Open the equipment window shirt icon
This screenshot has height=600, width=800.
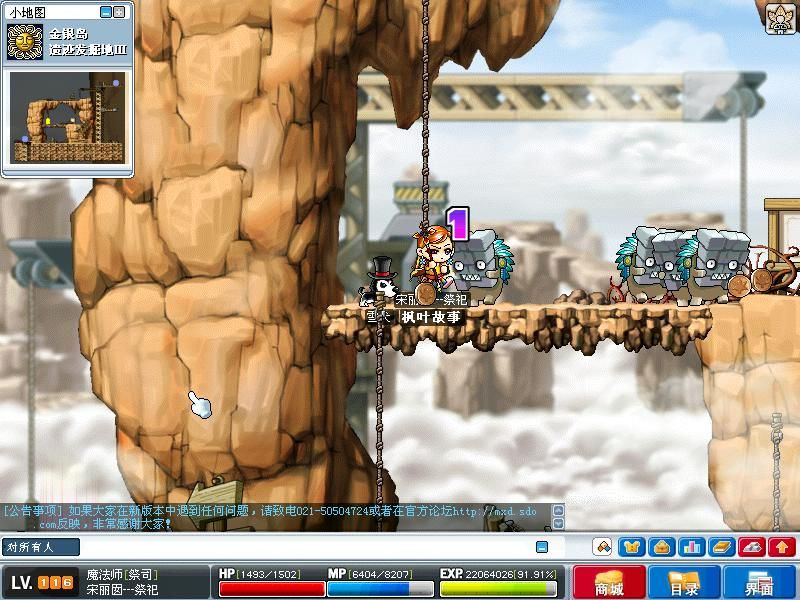(631, 547)
